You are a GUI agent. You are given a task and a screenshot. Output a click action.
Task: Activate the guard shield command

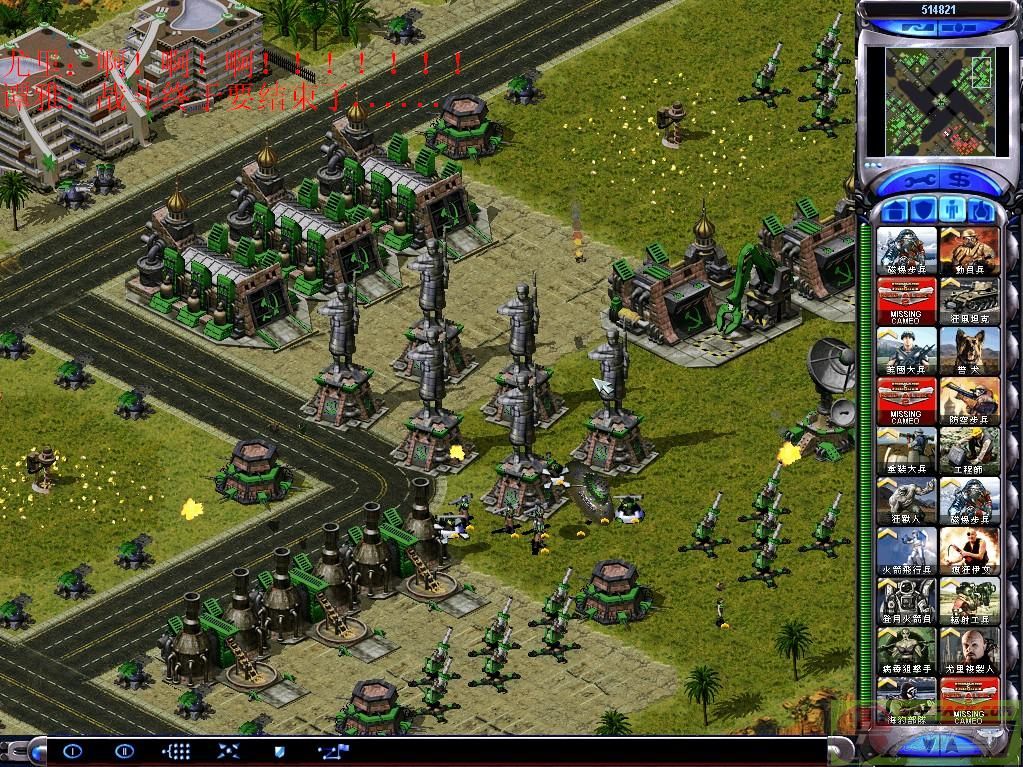[280, 750]
